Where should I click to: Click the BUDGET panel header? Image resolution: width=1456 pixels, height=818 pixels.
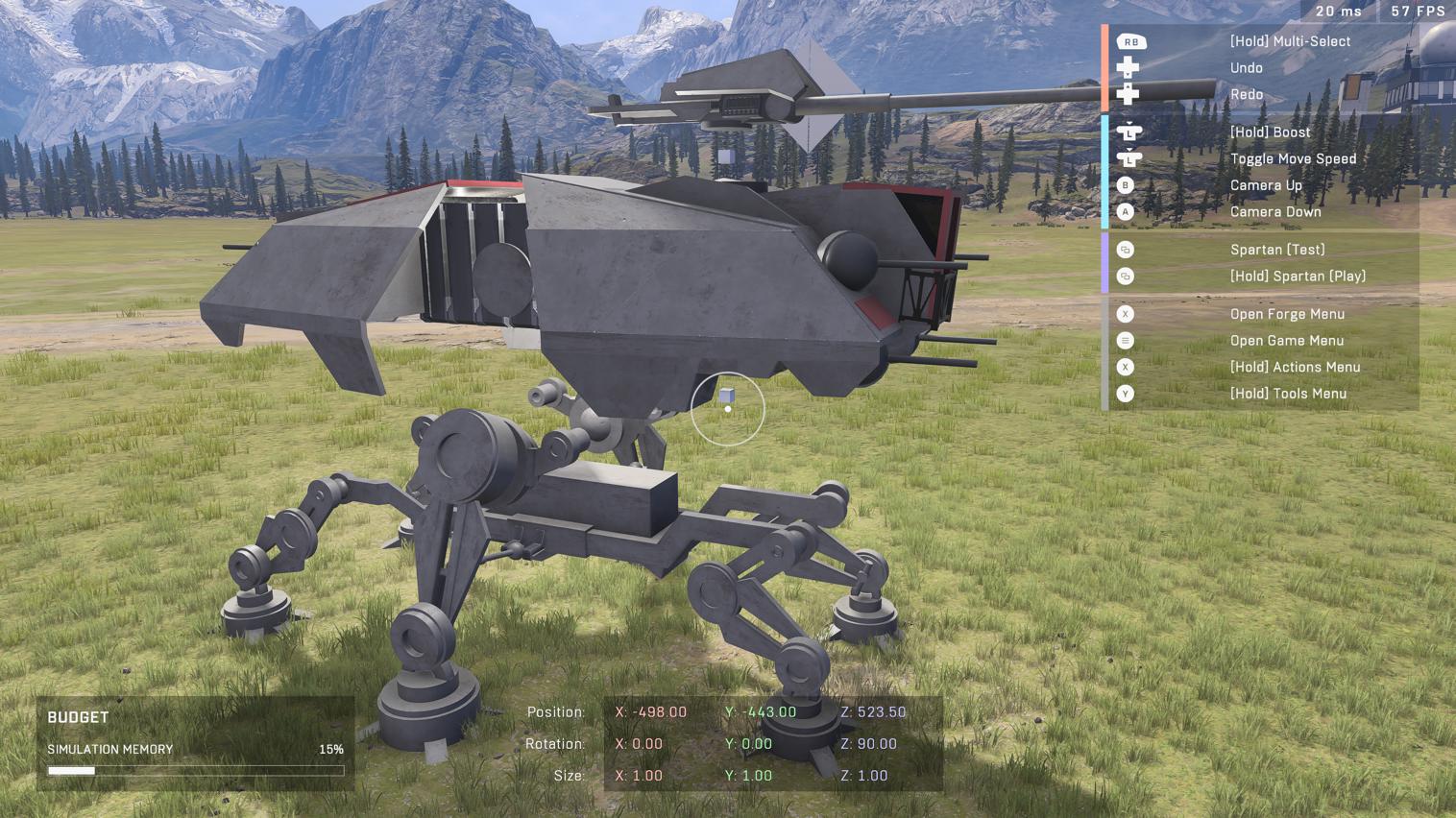[x=78, y=716]
